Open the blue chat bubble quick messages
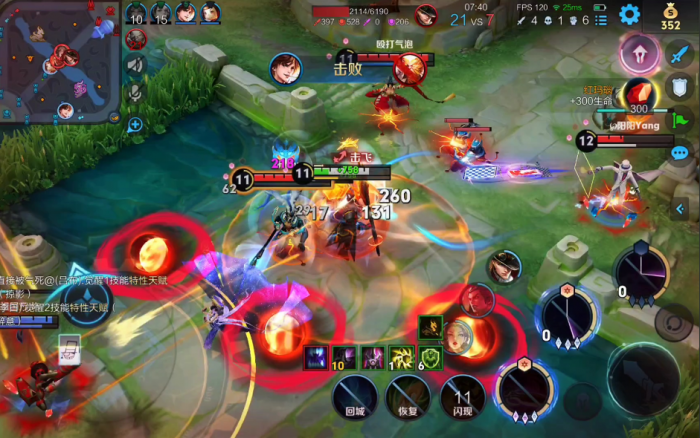 coord(680,153)
